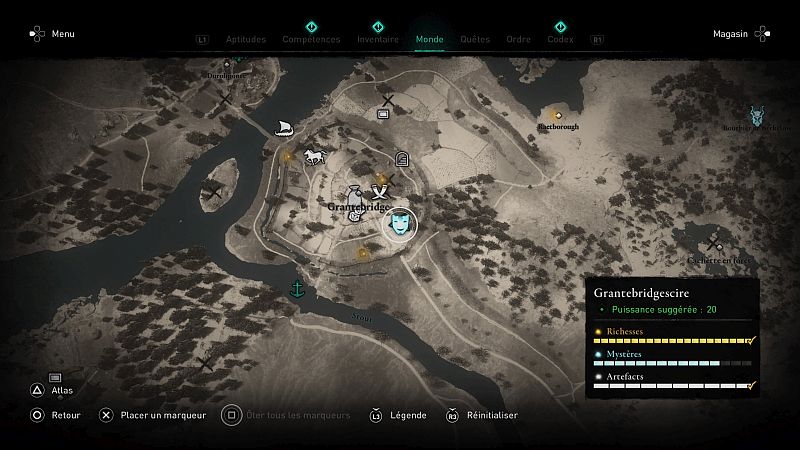Open the Menu in the top-left corner
This screenshot has width=800, height=450.
[51, 34]
